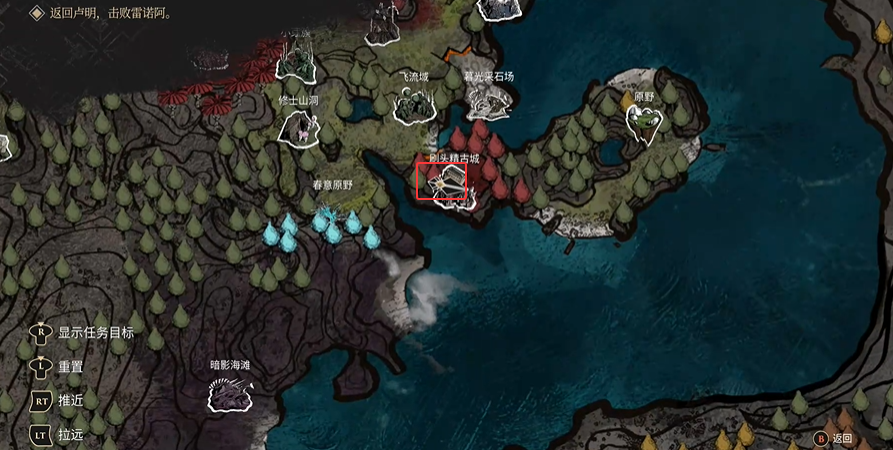This screenshot has width=893, height=450.
Task: Click the highlighted 古城 ruins marker
Action: pyautogui.click(x=441, y=182)
